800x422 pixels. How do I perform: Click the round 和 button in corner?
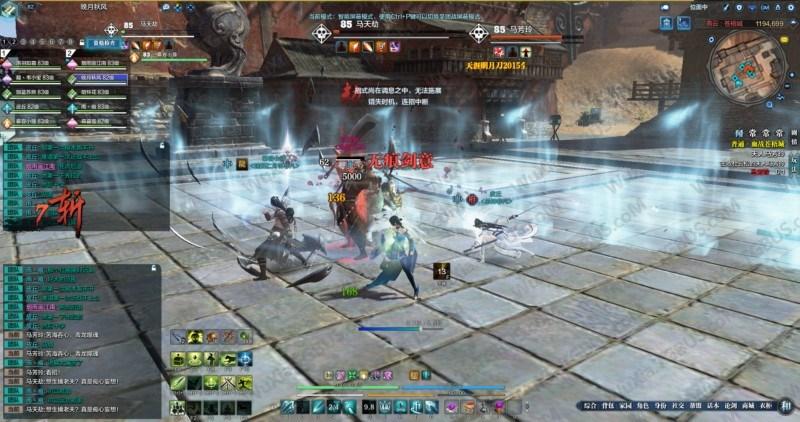click(x=786, y=406)
